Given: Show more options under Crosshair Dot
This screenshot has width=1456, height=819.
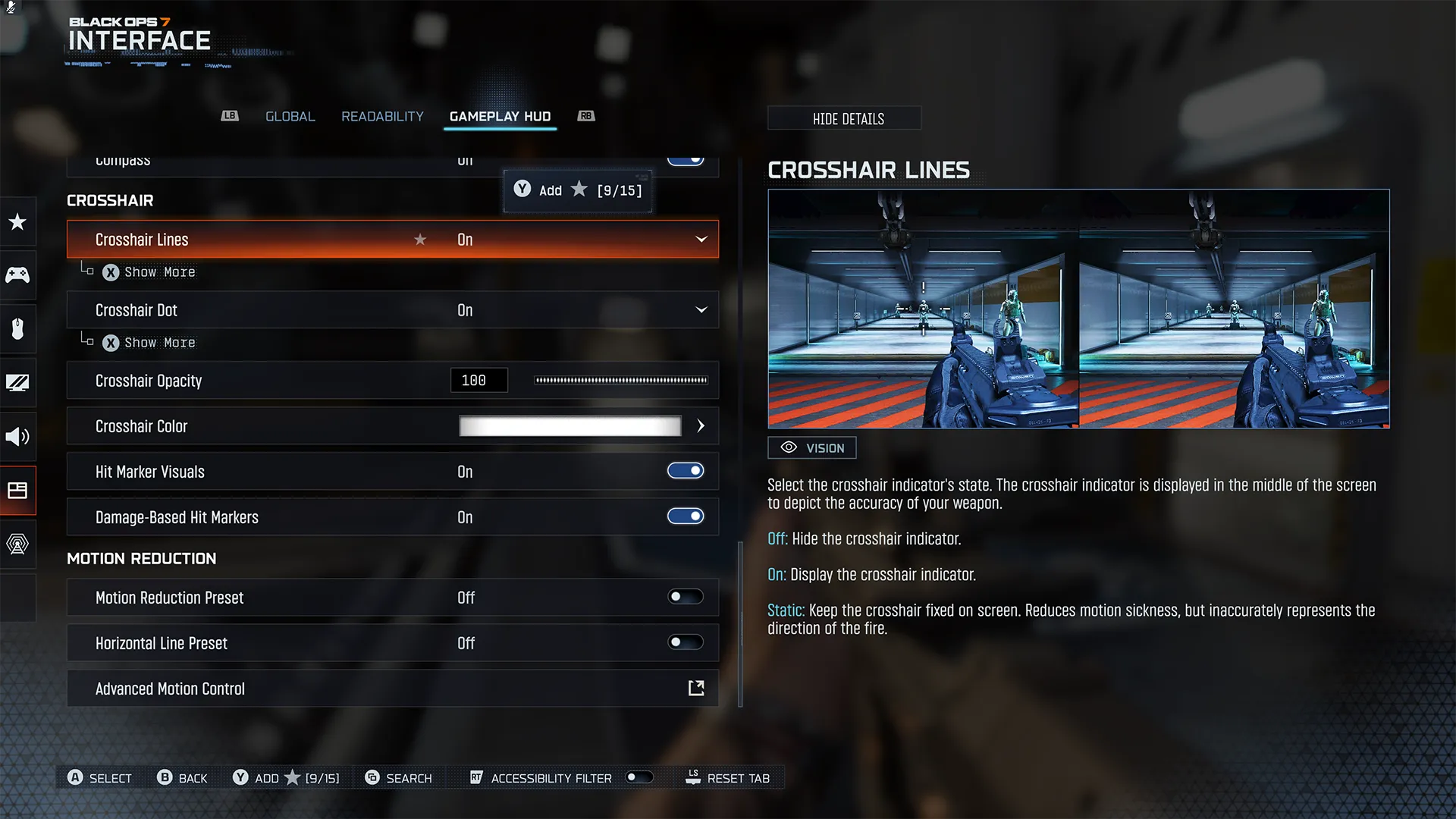Looking at the screenshot, I should coord(150,343).
